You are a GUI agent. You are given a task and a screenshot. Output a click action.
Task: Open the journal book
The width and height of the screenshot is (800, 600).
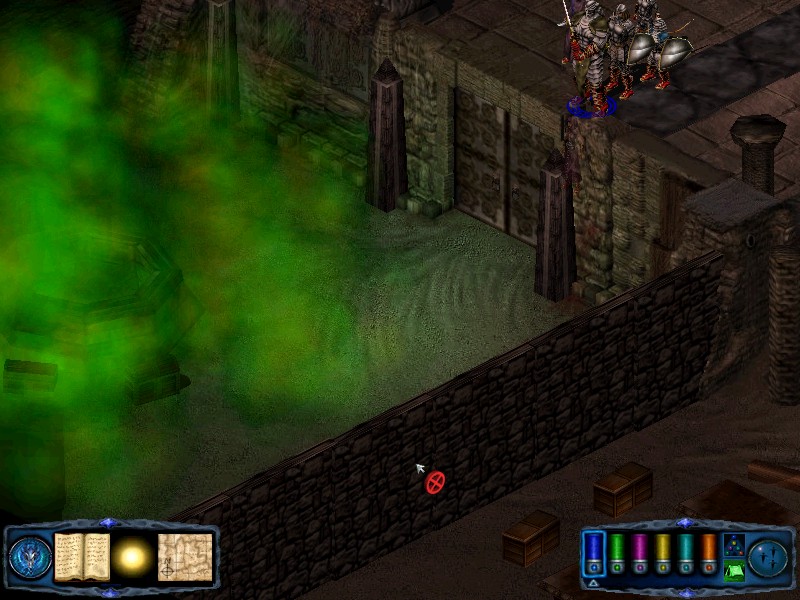pyautogui.click(x=81, y=557)
